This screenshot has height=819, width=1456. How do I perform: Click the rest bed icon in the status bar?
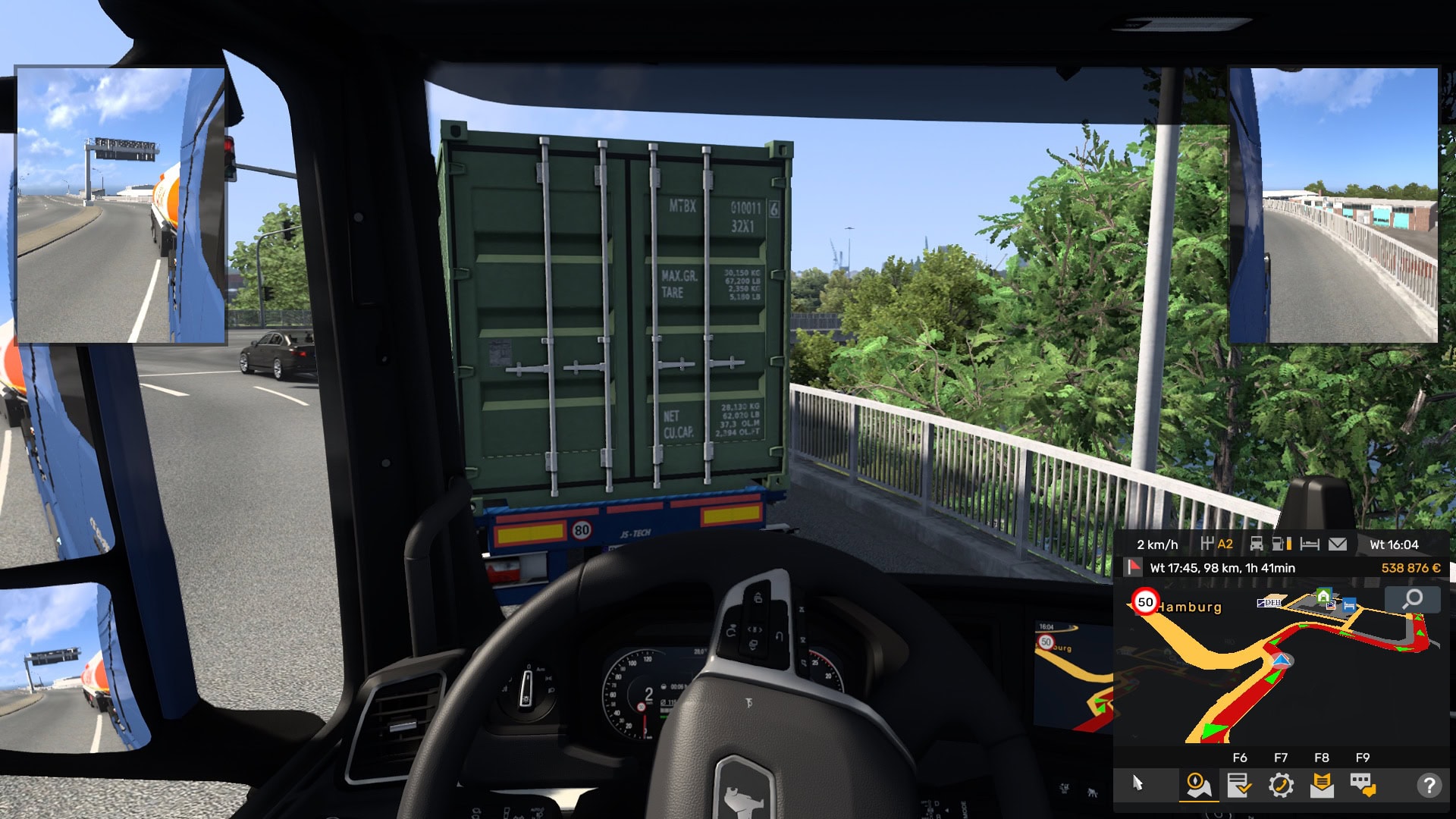pos(1310,543)
